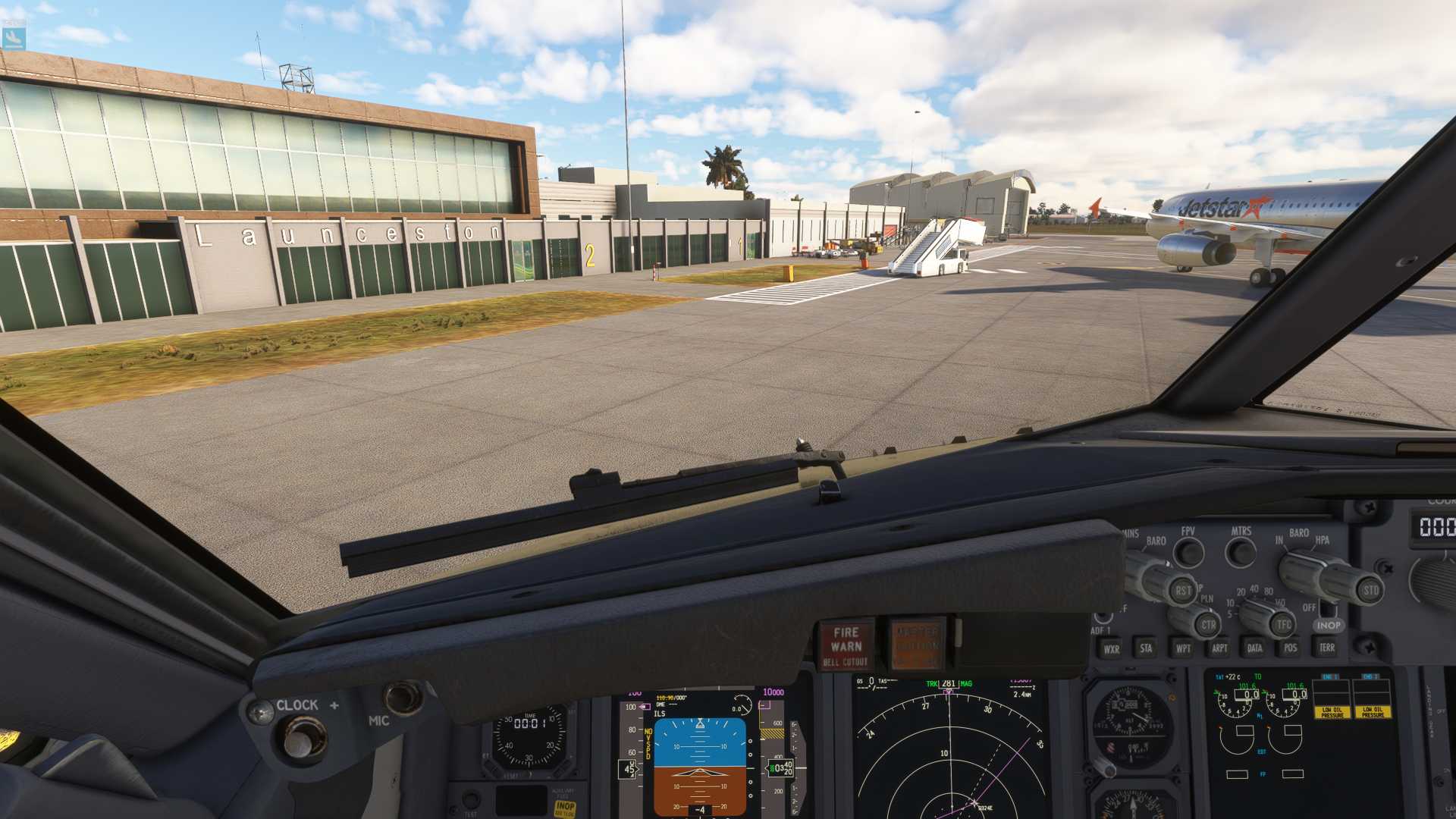The image size is (1456, 819).
Task: Activate the DATA map button
Action: (1254, 648)
